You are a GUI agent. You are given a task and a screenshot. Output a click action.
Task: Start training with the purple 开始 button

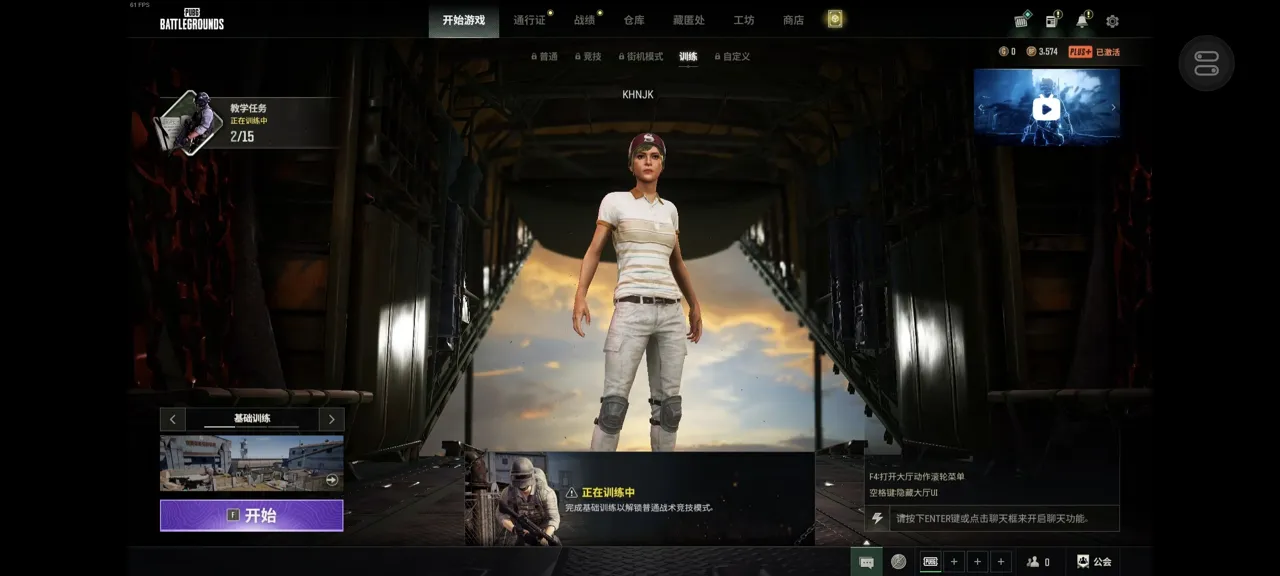[x=251, y=515]
